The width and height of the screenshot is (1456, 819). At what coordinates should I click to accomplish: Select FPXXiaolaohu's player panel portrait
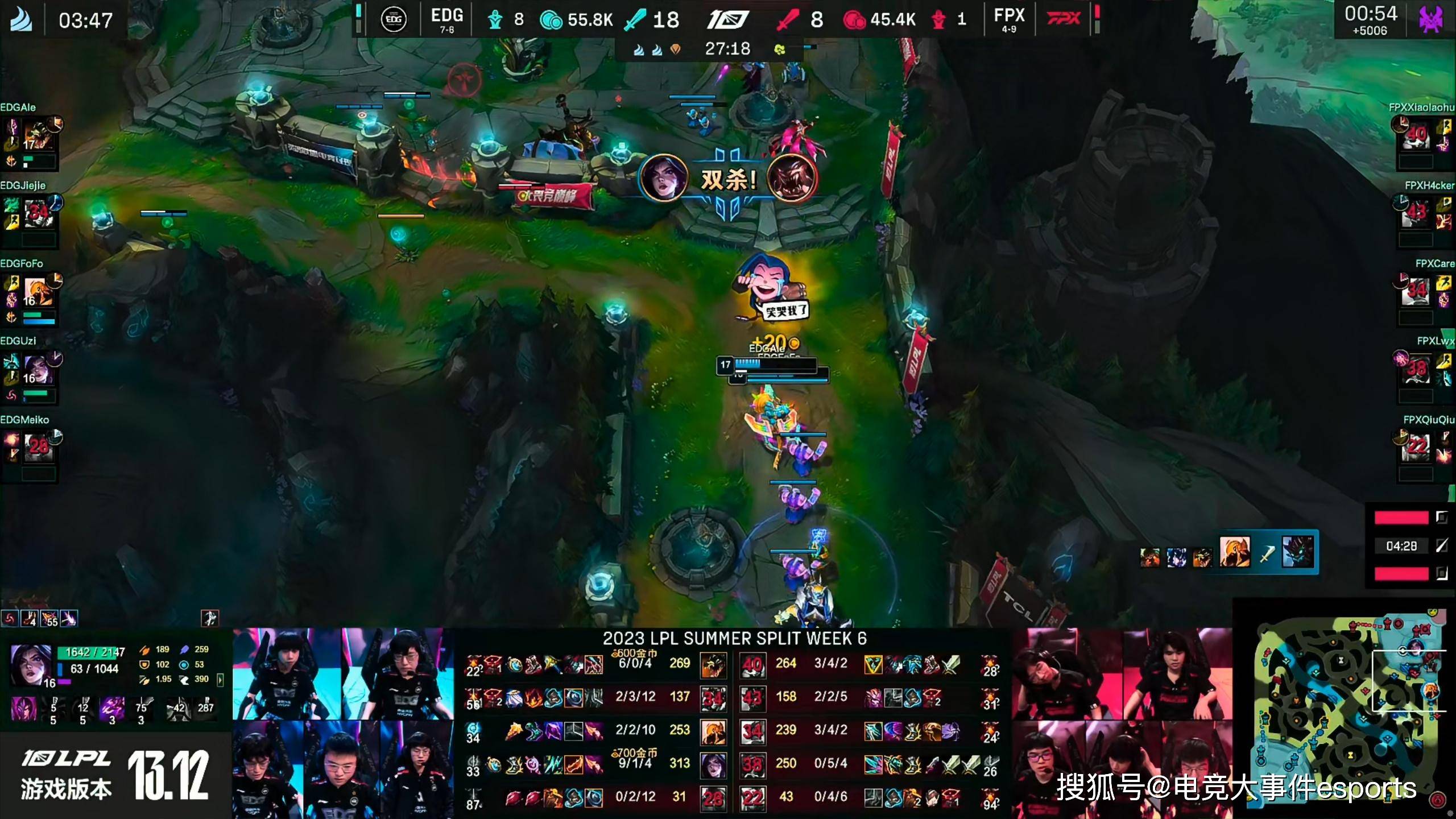(x=1416, y=136)
